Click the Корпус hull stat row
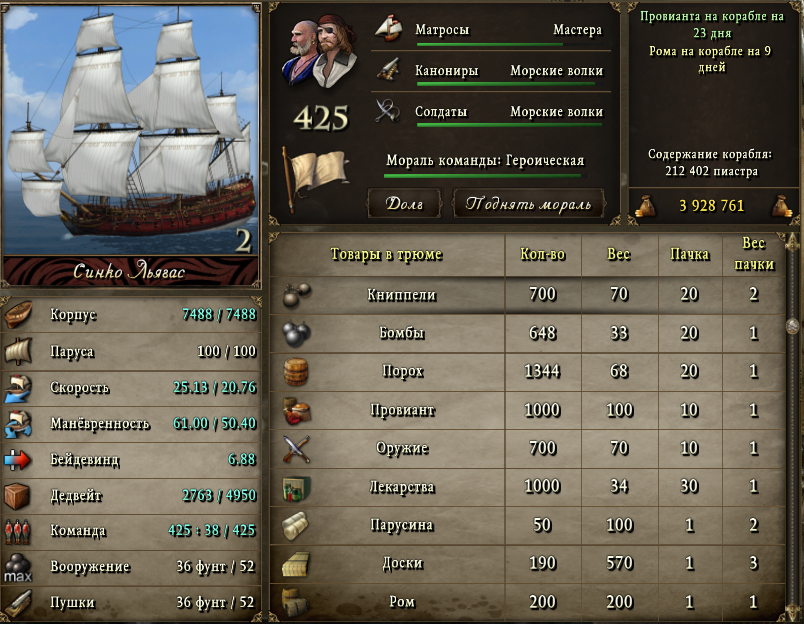The height and width of the screenshot is (624, 804). [x=131, y=314]
